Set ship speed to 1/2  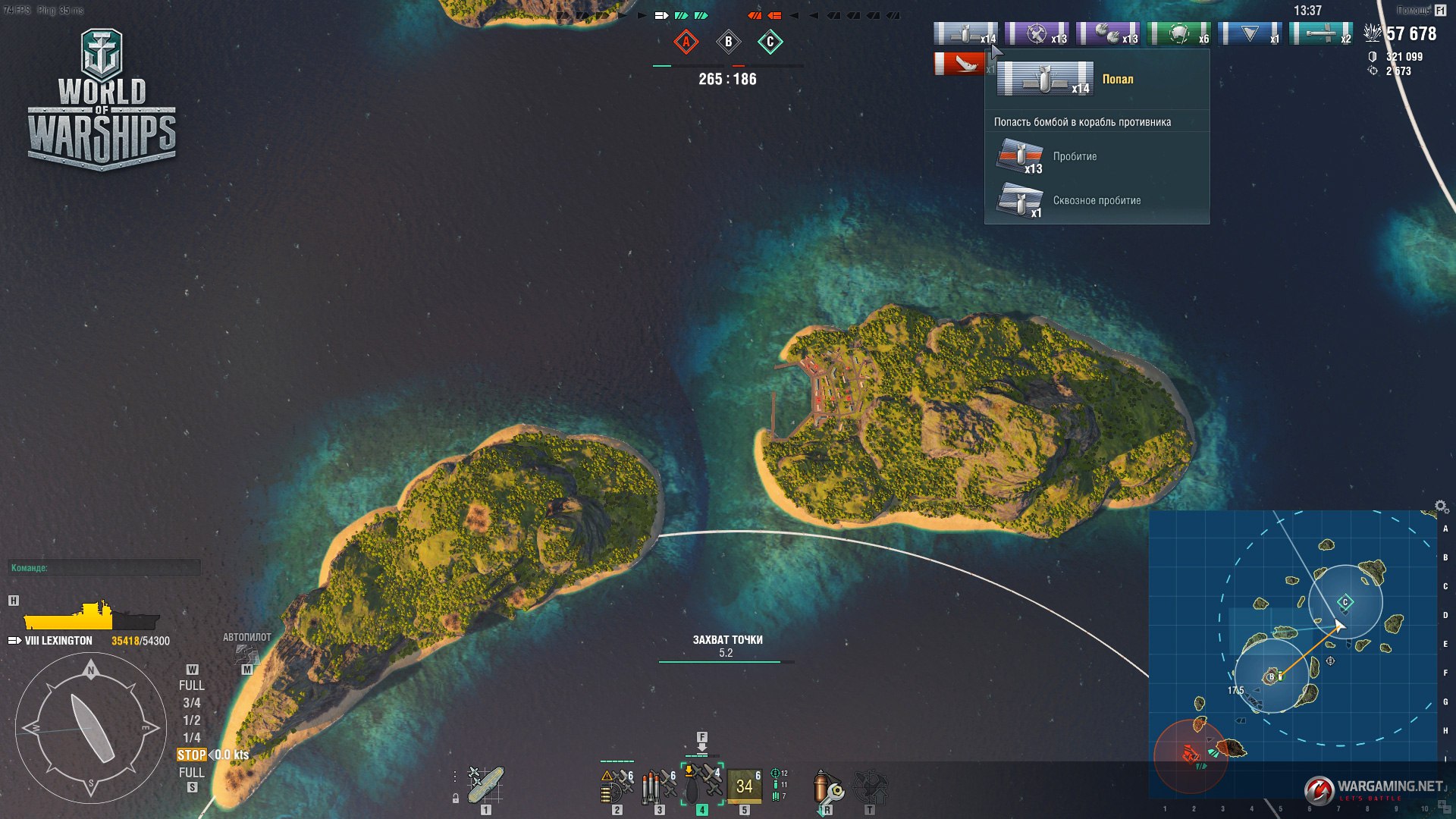point(191,720)
